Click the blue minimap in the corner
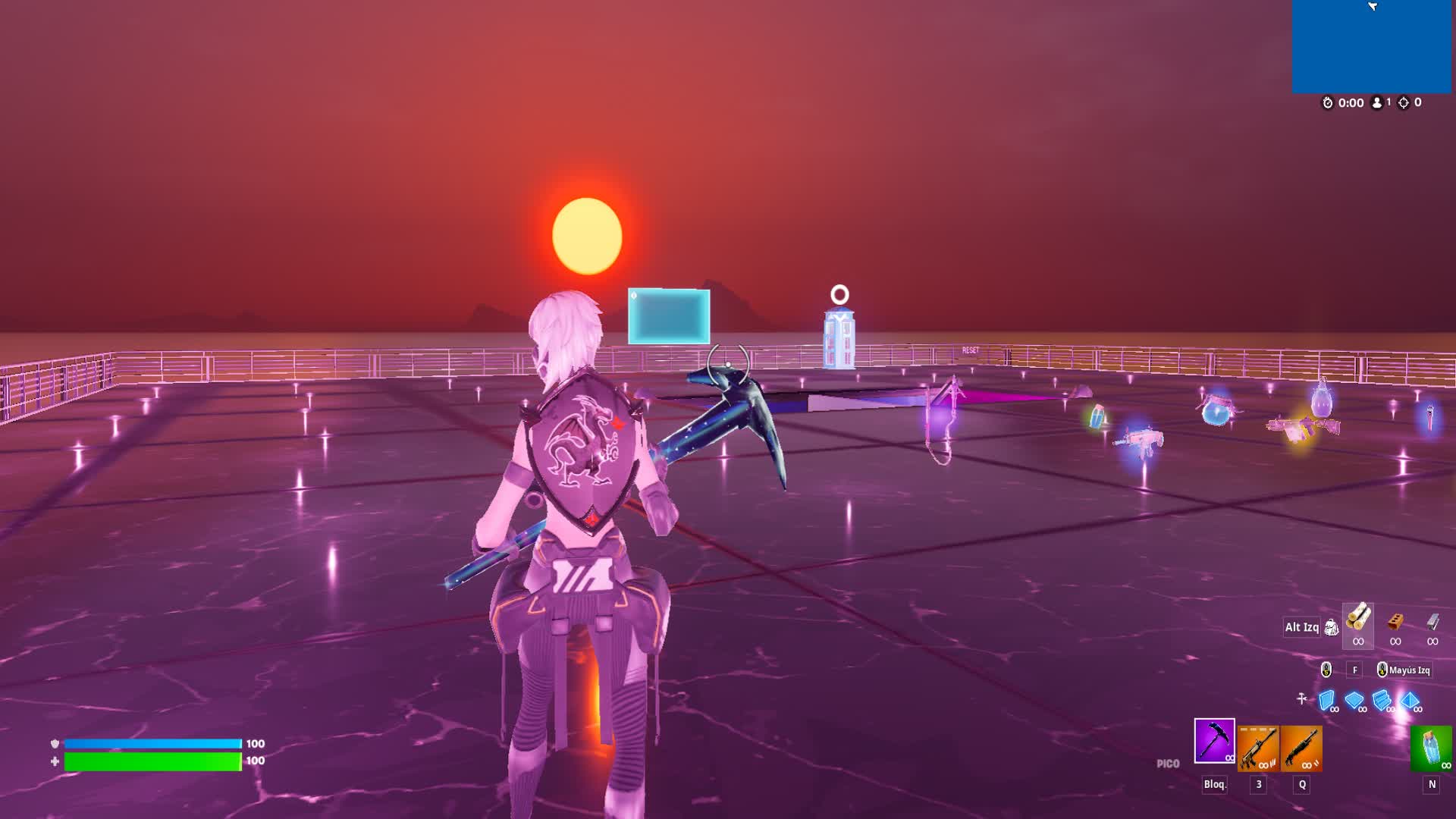The height and width of the screenshot is (819, 1456). pos(1373,45)
